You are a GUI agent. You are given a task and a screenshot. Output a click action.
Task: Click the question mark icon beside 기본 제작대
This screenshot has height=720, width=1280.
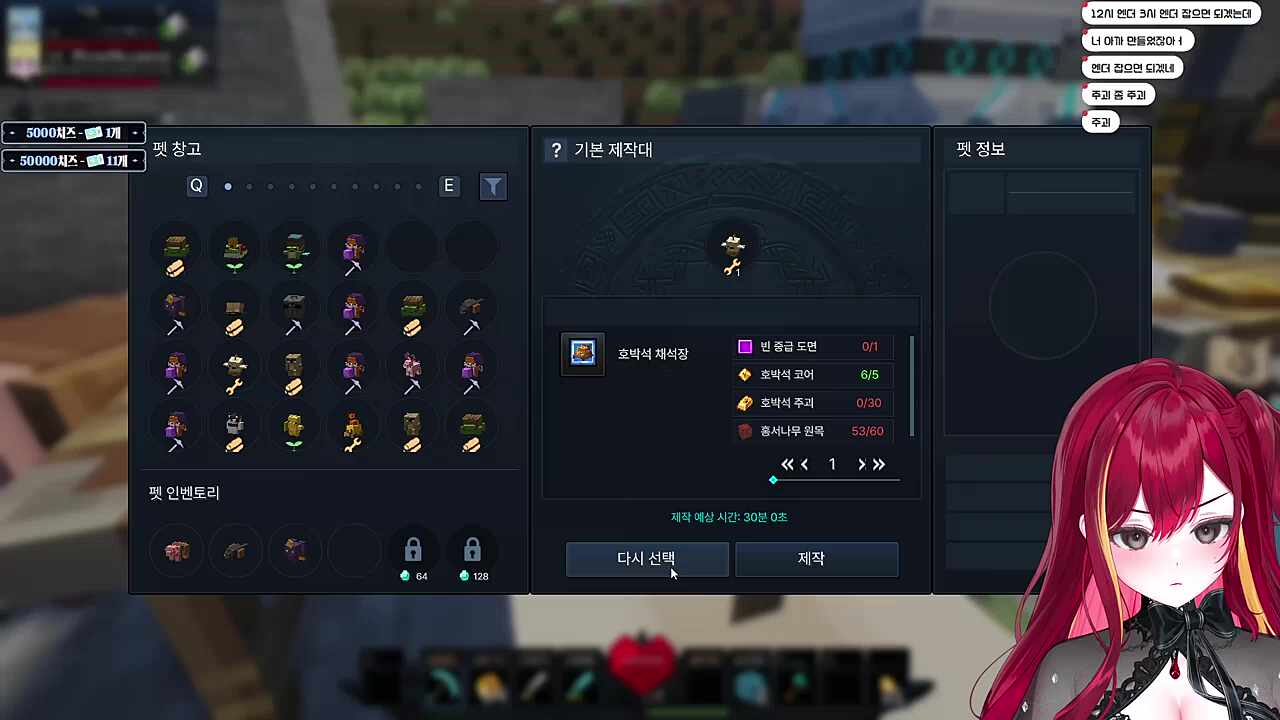pos(556,150)
